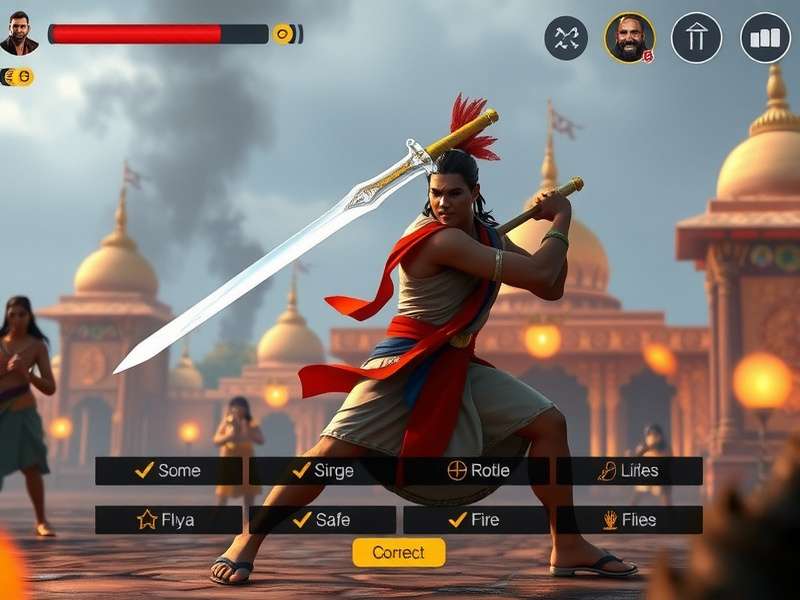Pick the Rotle option
This screenshot has height=600, width=800.
click(x=476, y=470)
